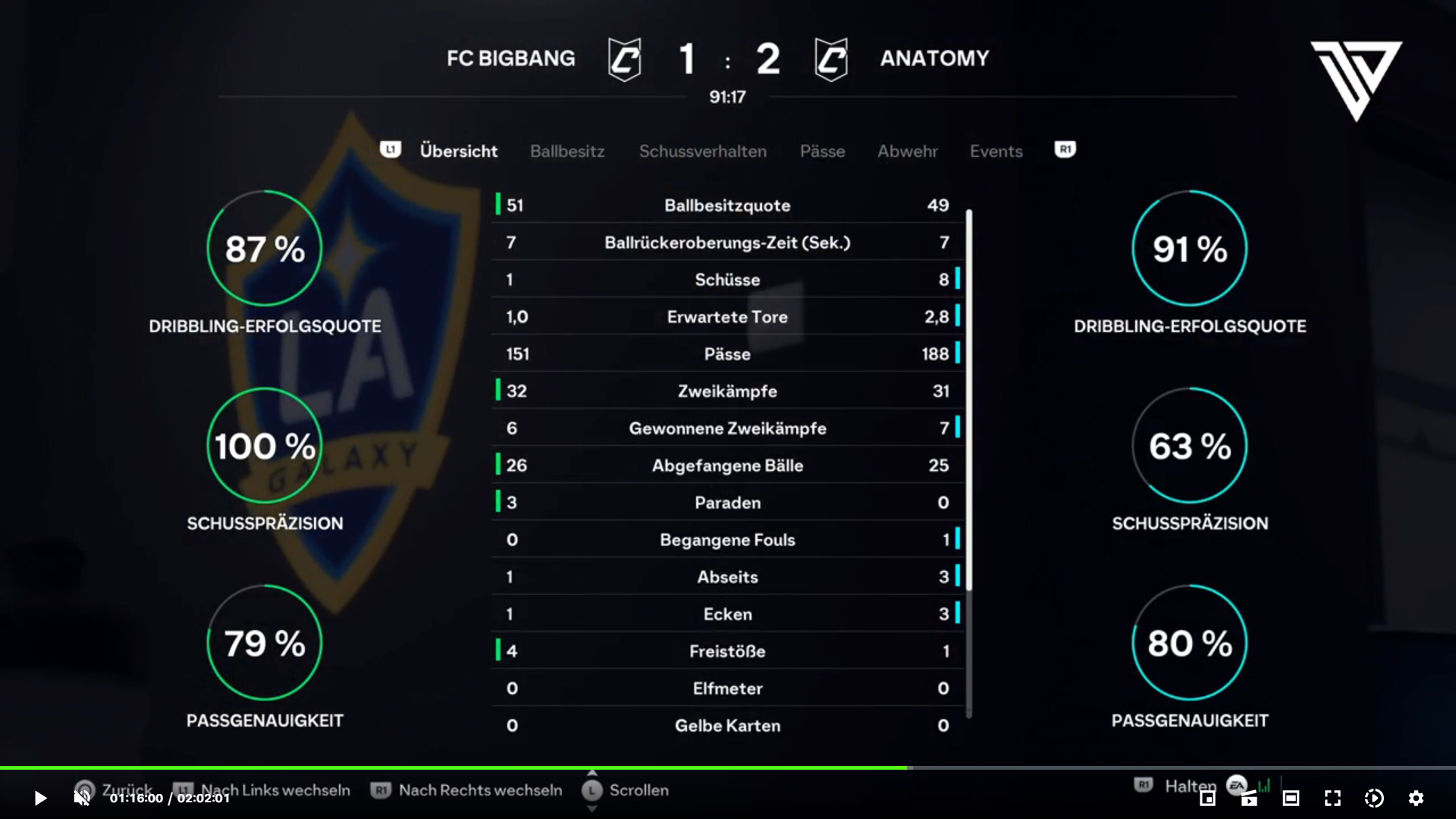Screen dimensions: 1456x819
Task: Open the Ballbesitz tab
Action: pyautogui.click(x=567, y=151)
